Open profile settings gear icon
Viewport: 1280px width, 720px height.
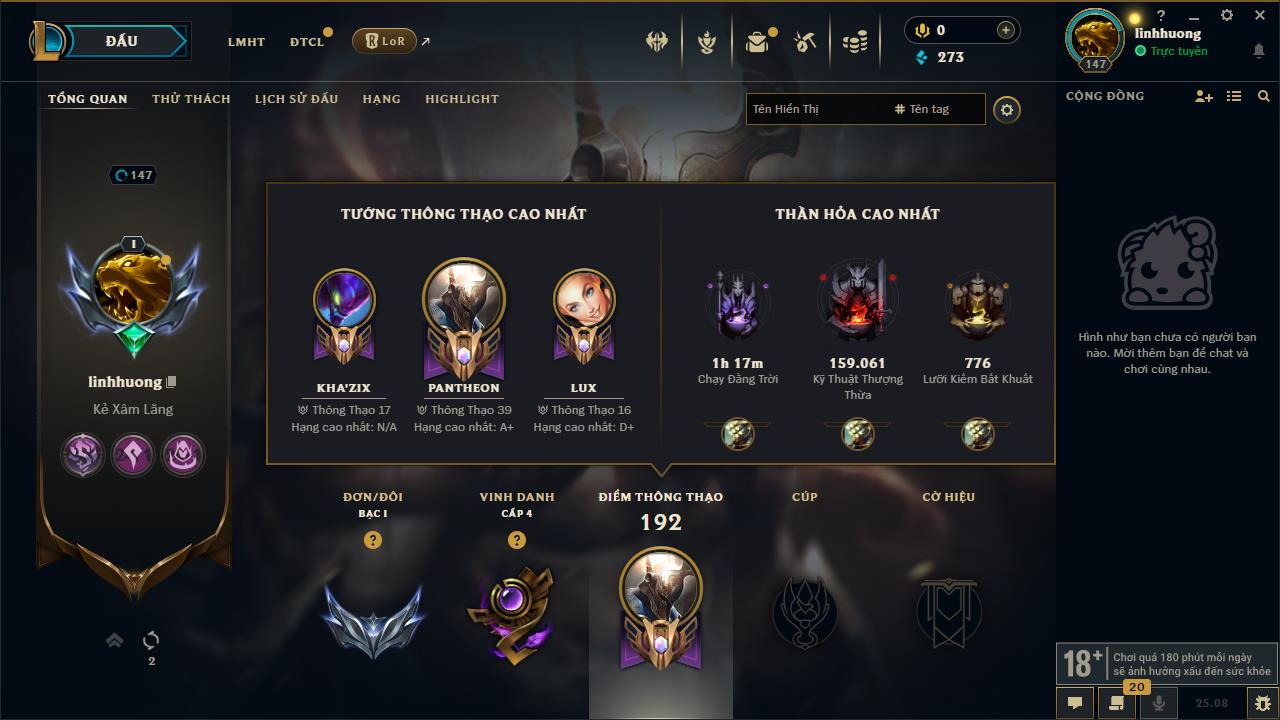1007,110
